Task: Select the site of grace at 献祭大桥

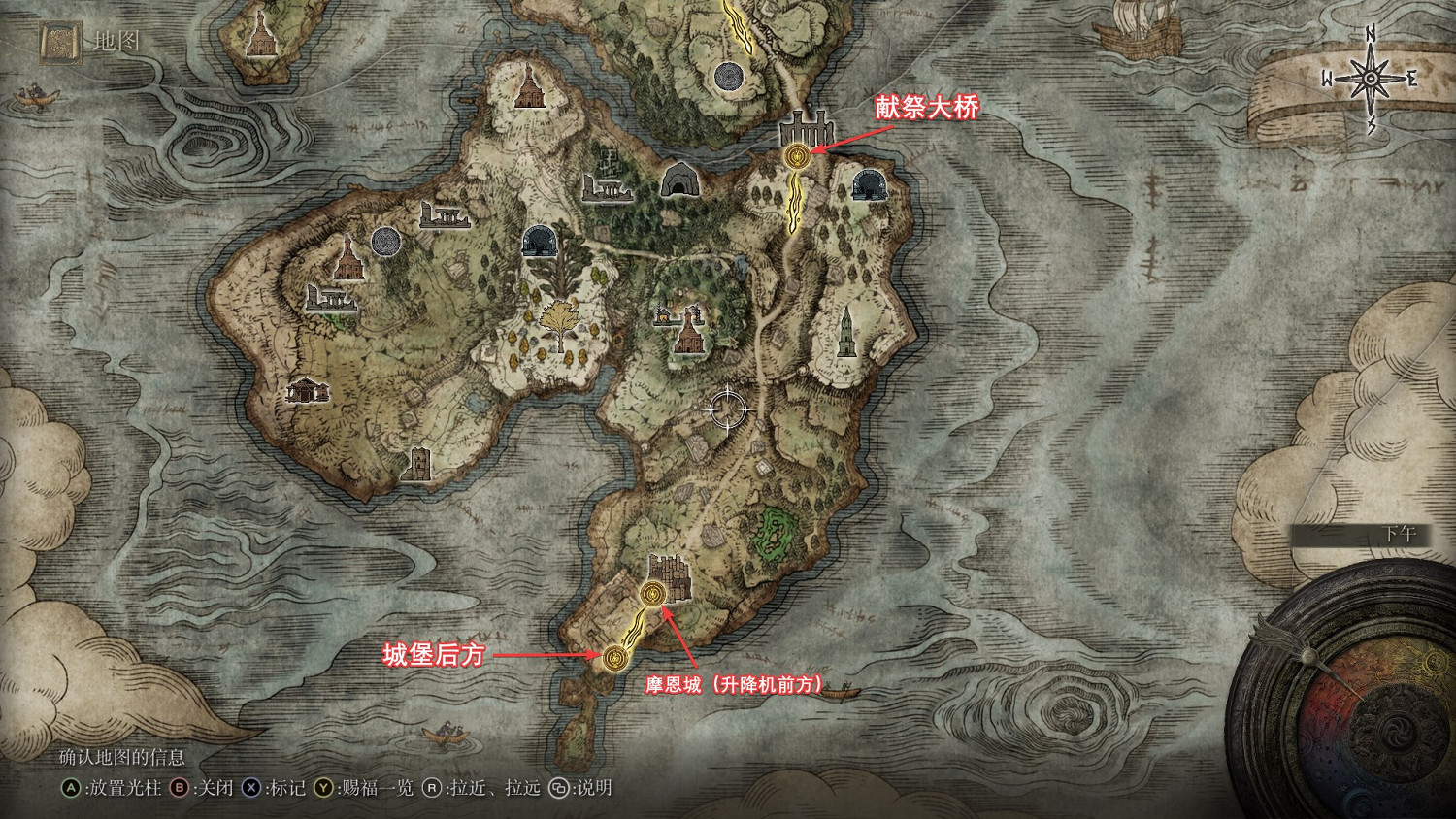Action: pos(796,153)
